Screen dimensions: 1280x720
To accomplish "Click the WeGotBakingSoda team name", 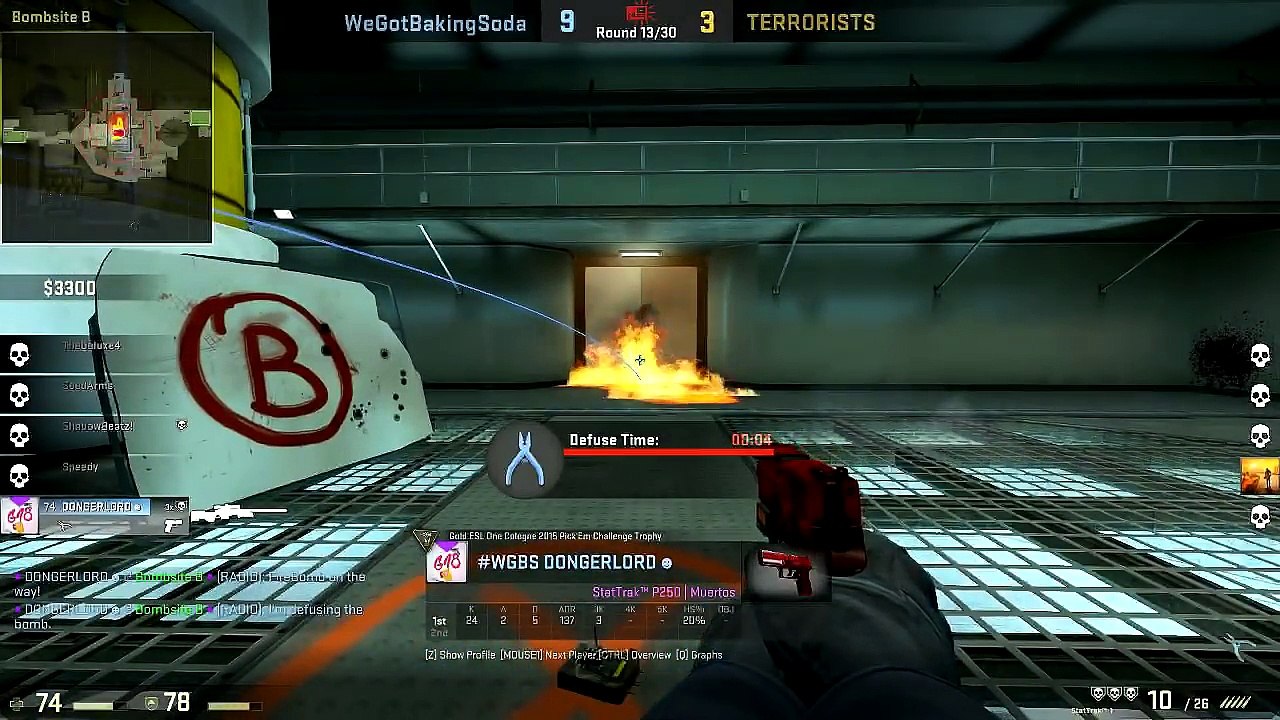I will [435, 23].
